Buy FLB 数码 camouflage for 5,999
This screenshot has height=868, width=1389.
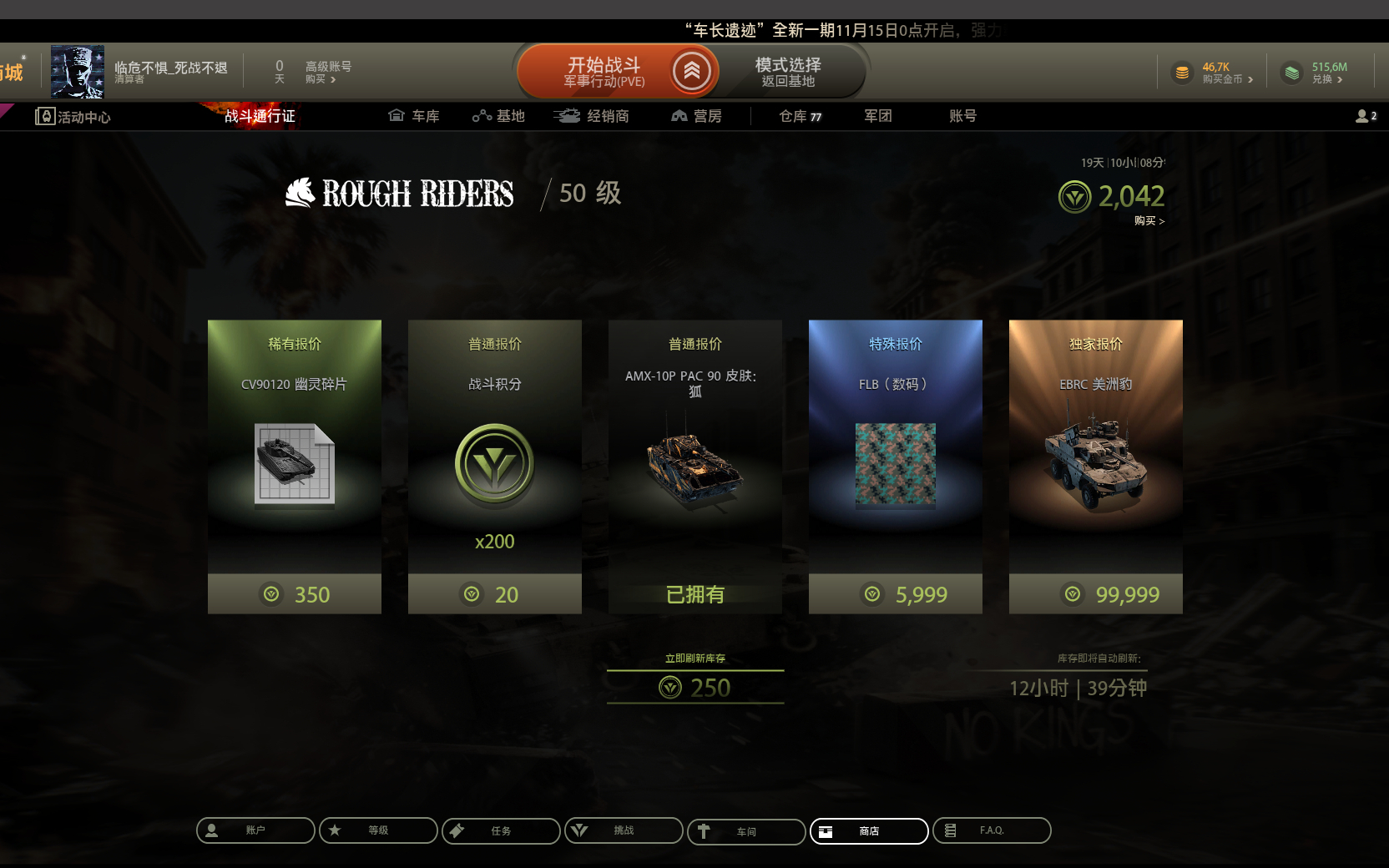[x=896, y=594]
